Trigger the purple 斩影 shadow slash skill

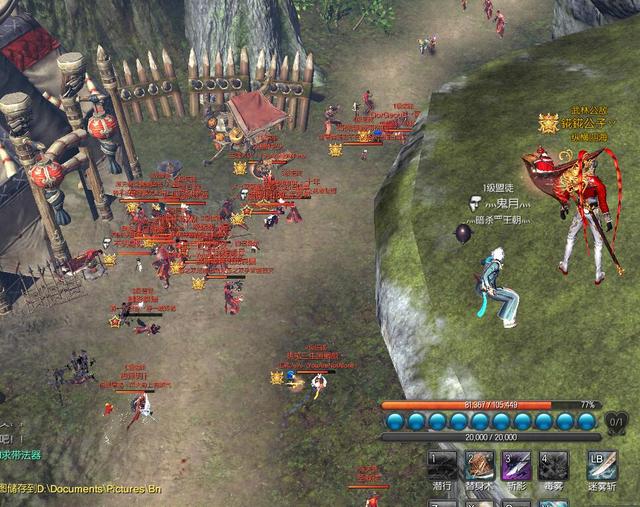pyautogui.click(x=517, y=465)
